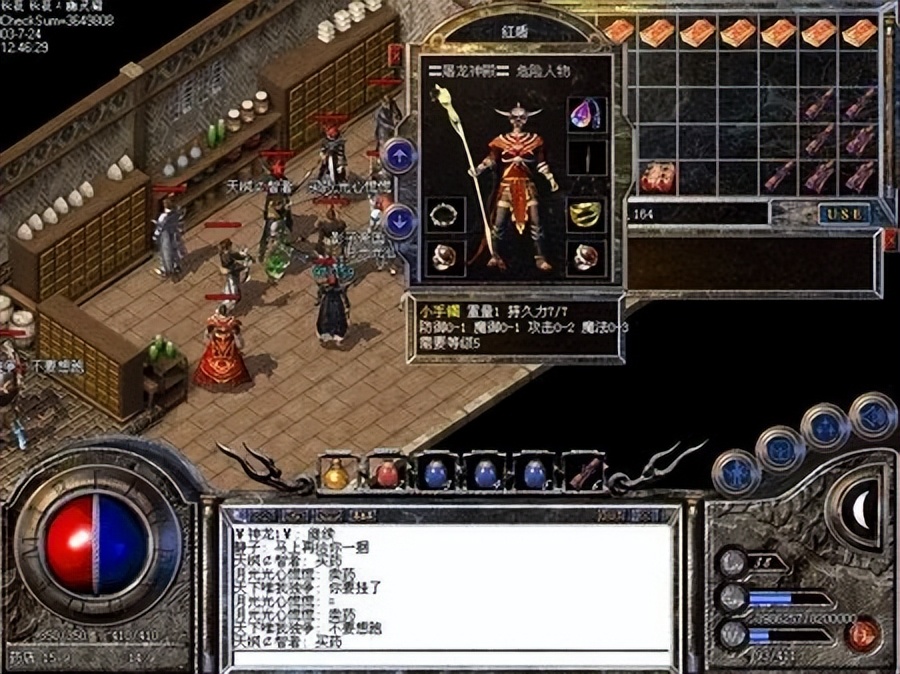
Task: Select the yellow potion in the belt
Action: (x=337, y=472)
